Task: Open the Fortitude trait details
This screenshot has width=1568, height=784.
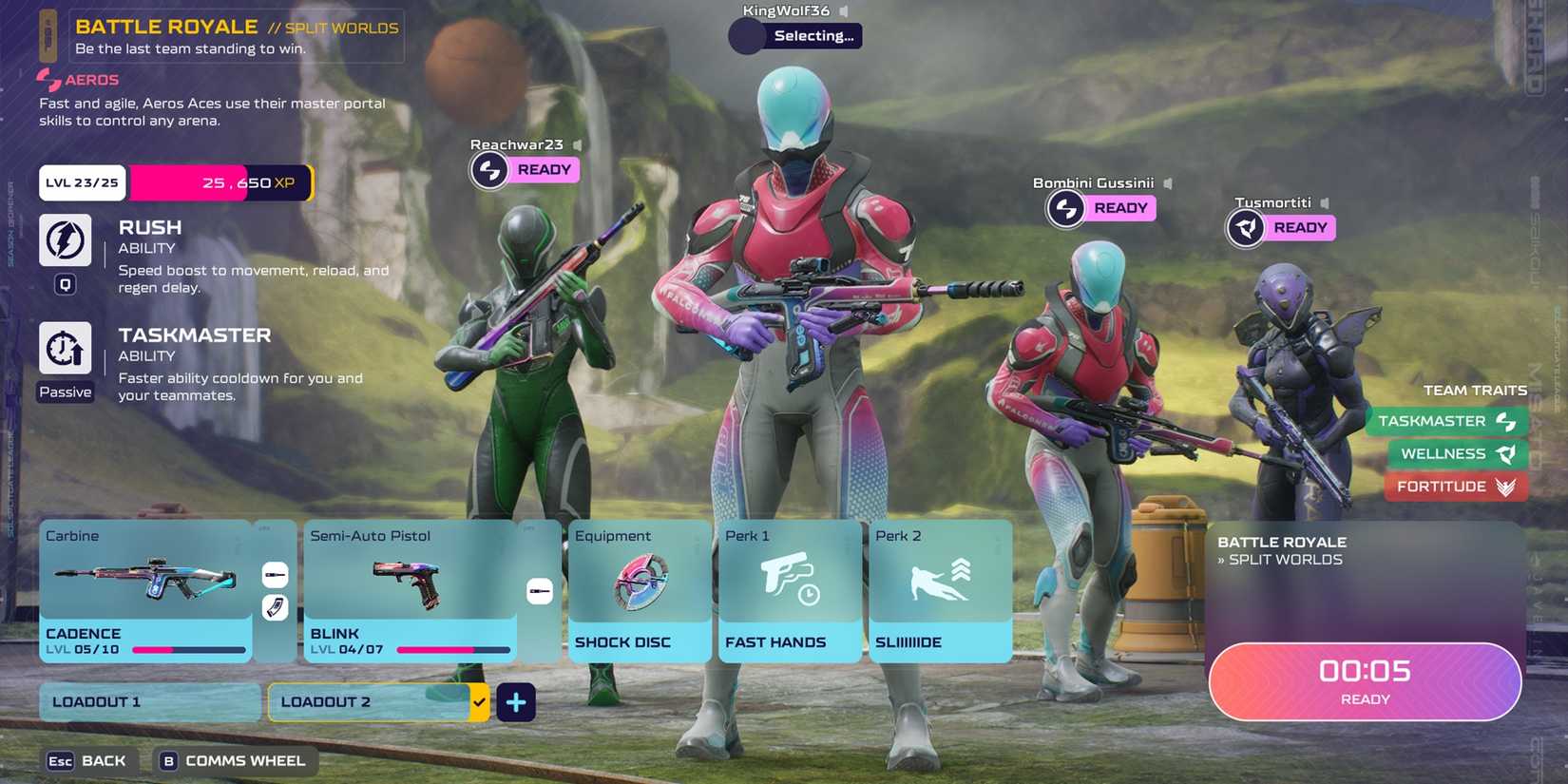Action: click(1455, 487)
